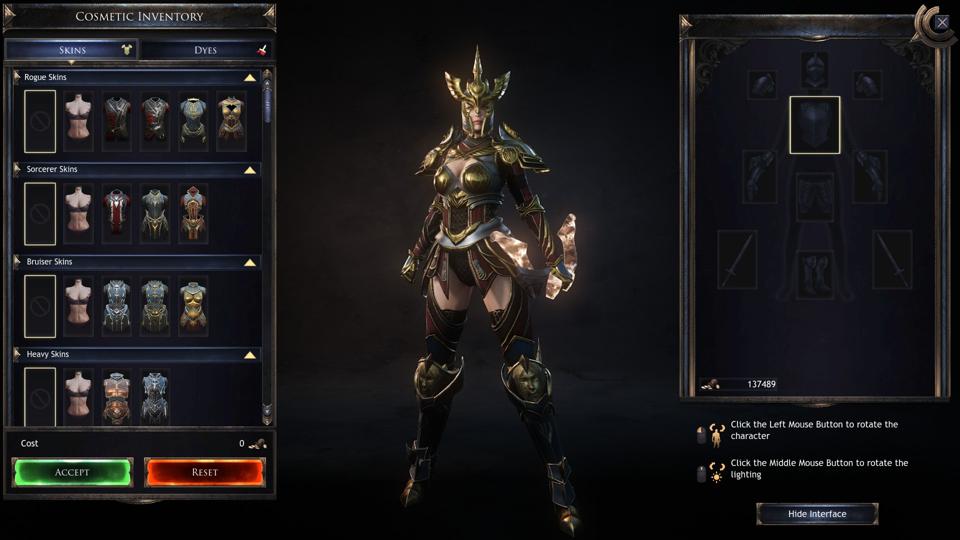The image size is (960, 540).
Task: Select the helmet equipment slot
Action: [814, 70]
